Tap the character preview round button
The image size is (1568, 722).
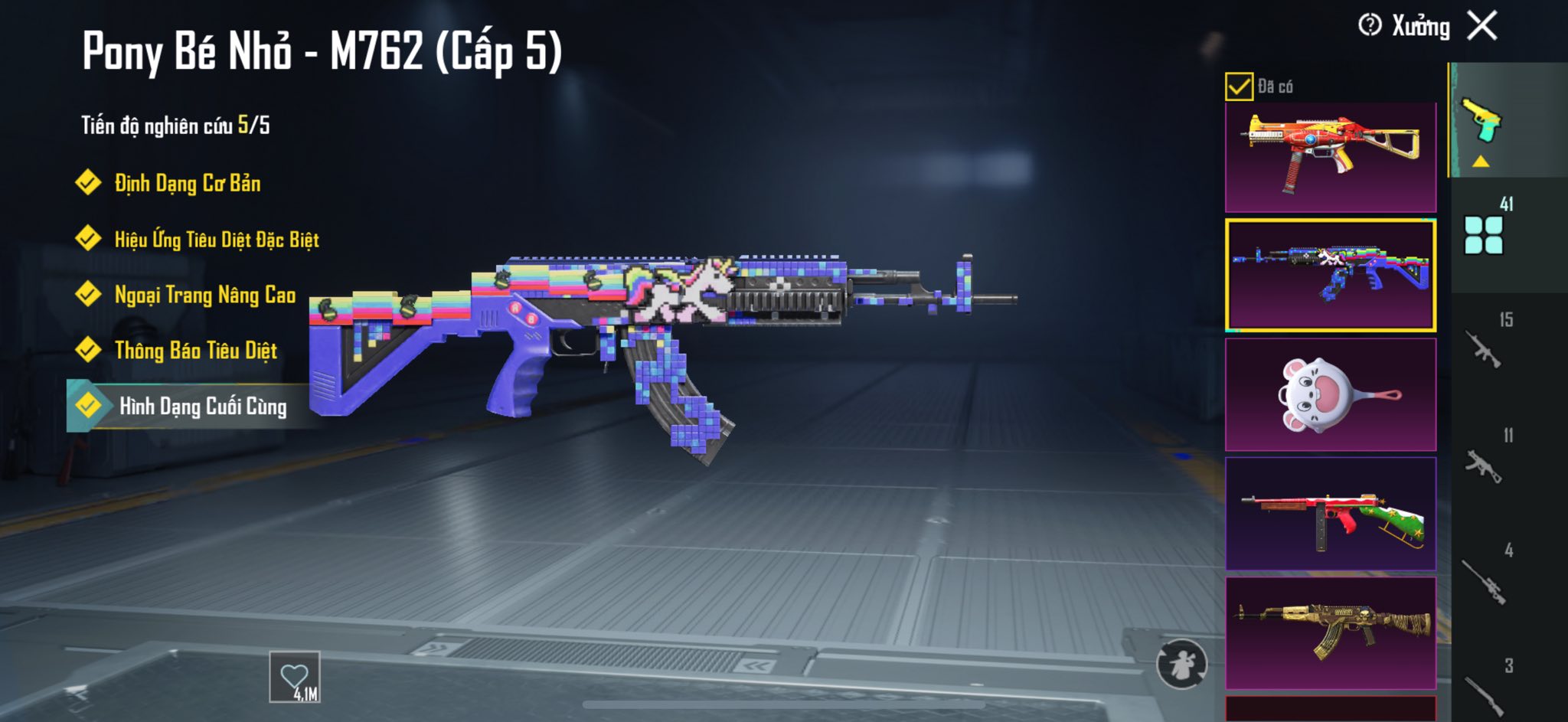click(1181, 664)
